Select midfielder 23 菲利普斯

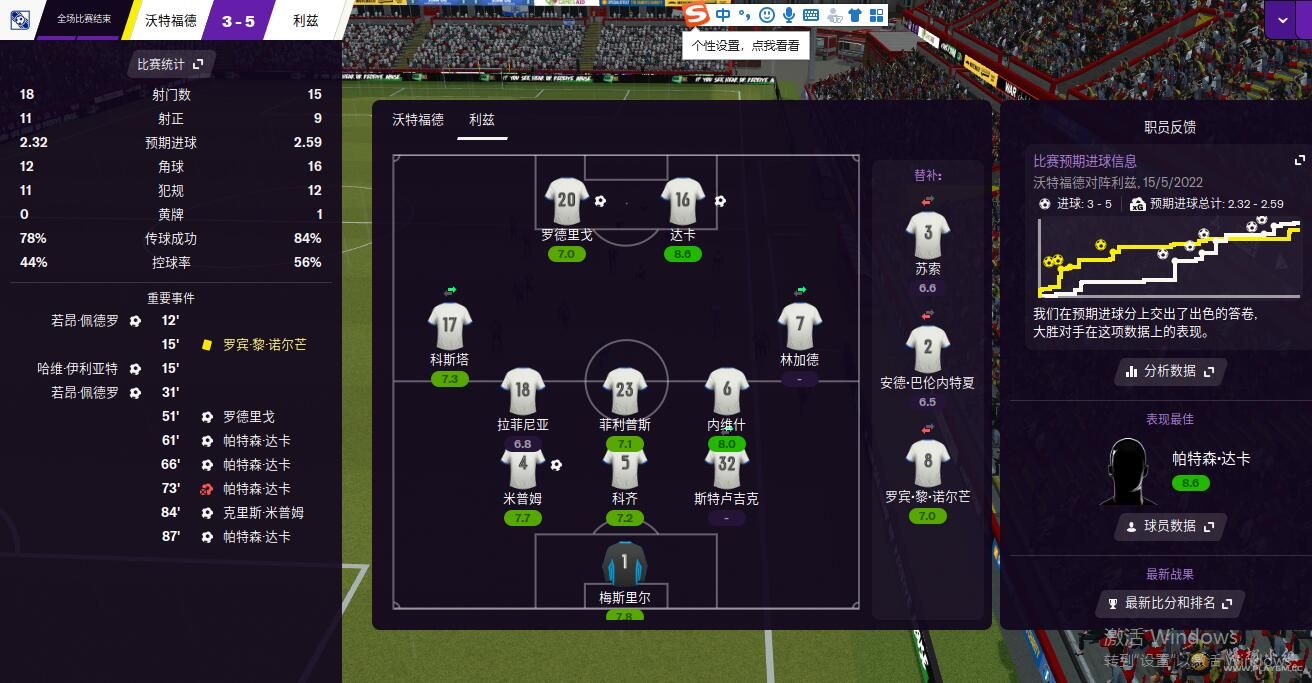625,391
